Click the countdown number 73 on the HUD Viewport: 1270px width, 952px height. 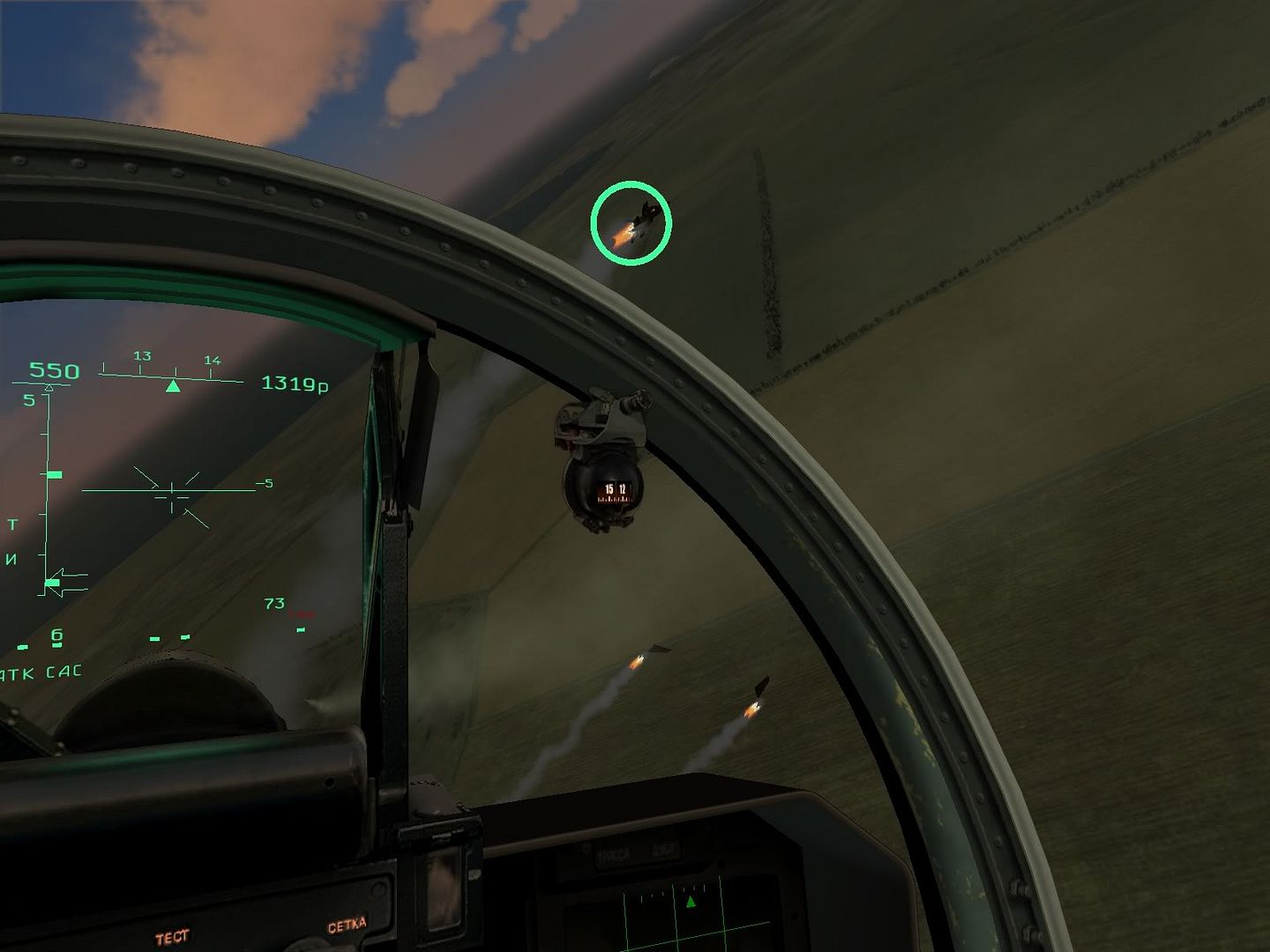coord(276,604)
